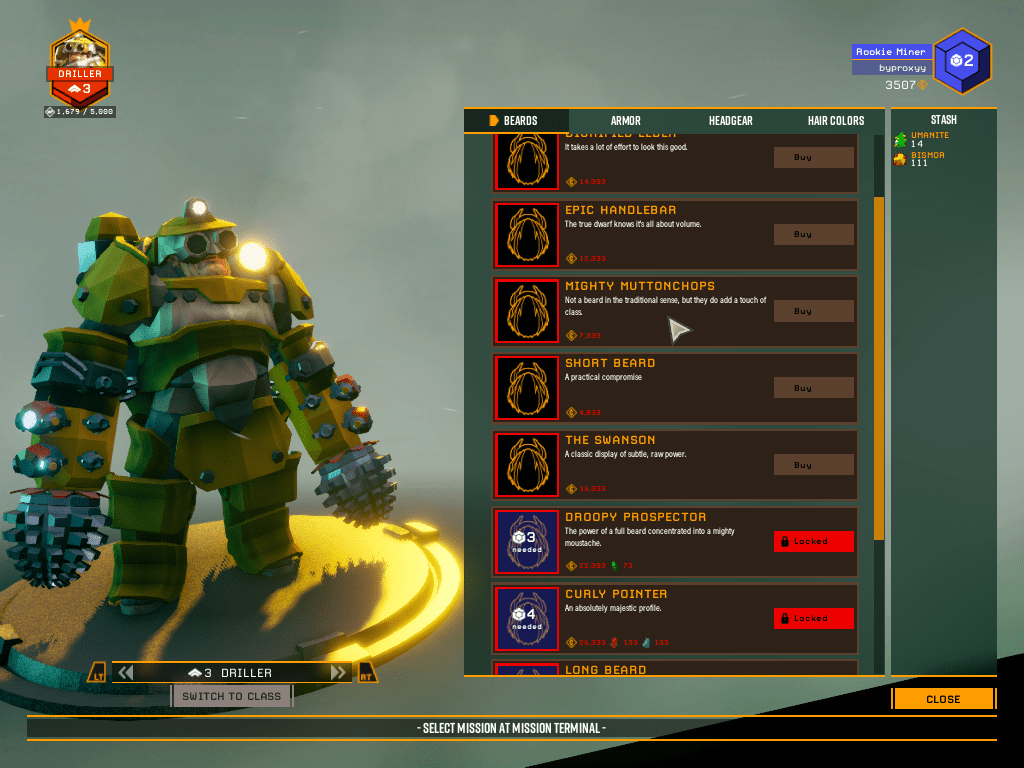This screenshot has width=1024, height=768.
Task: Switch to the Beards tab
Action: pos(517,121)
